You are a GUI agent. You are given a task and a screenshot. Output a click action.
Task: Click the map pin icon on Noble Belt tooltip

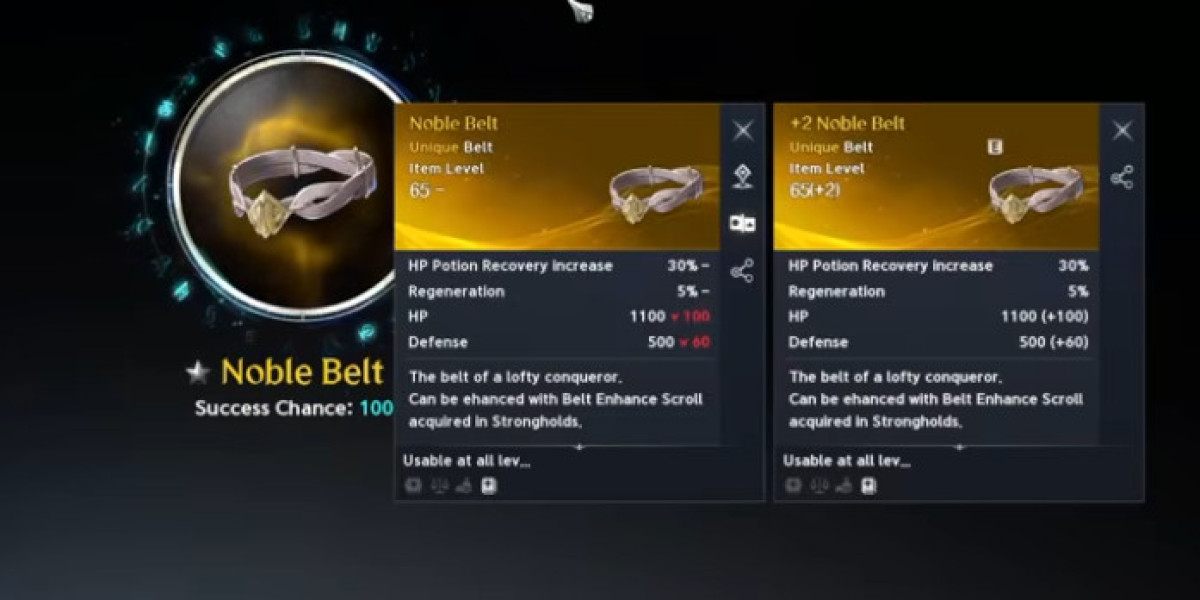click(x=742, y=176)
